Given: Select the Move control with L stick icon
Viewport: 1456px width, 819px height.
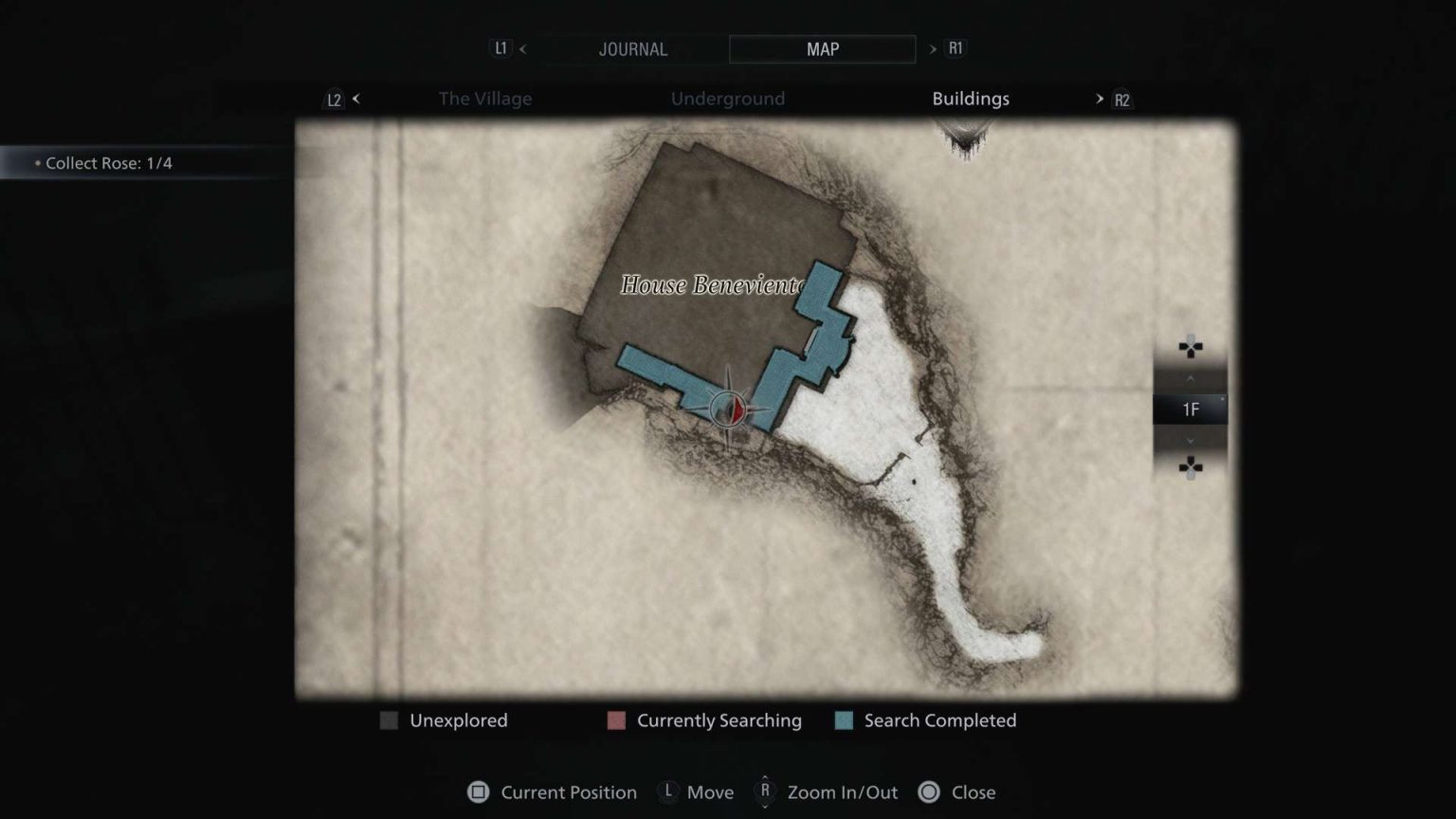Looking at the screenshot, I should [x=666, y=792].
